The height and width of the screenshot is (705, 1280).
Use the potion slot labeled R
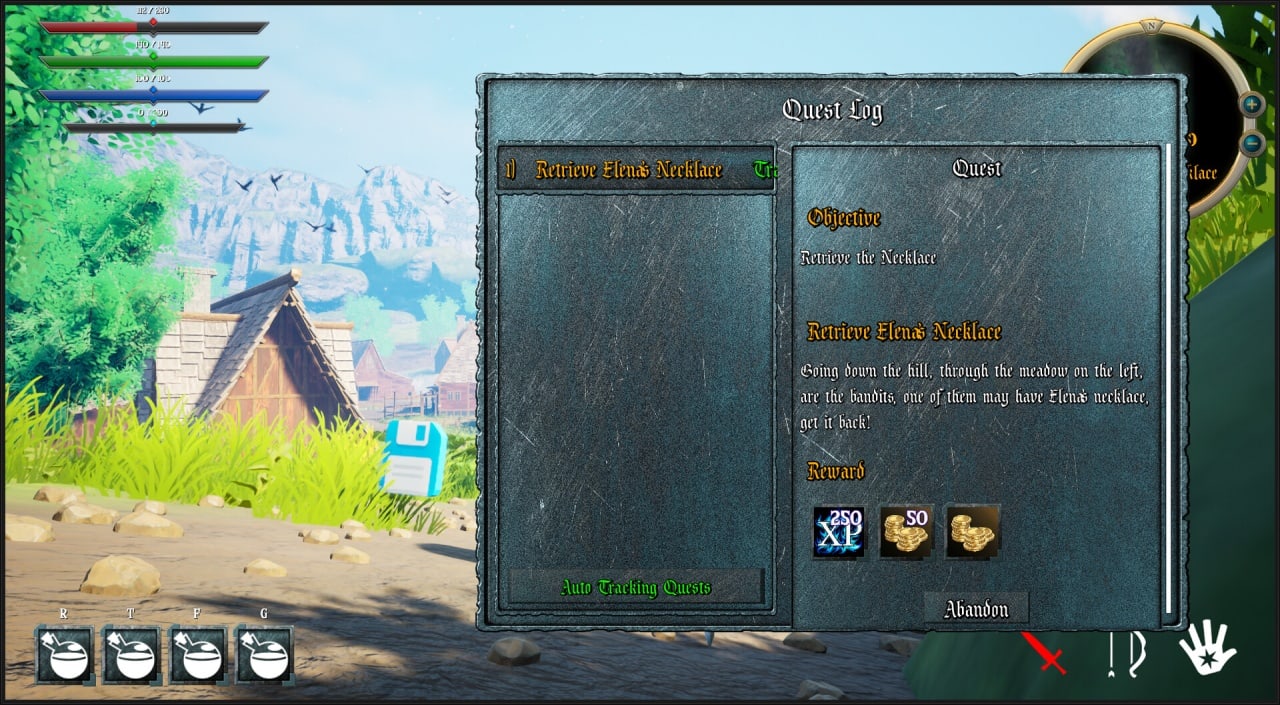pos(66,655)
